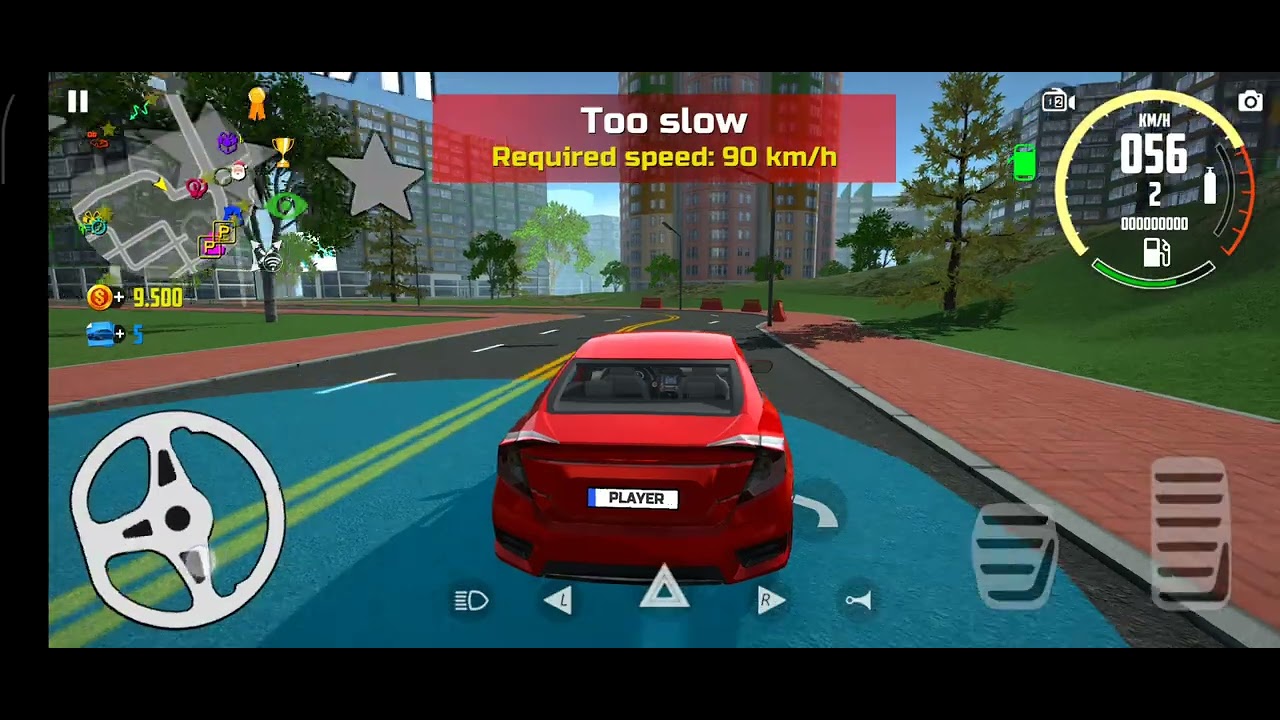Tap the green car icon beside the speedometer
Screen dimensions: 1280x720
pos(1024,162)
